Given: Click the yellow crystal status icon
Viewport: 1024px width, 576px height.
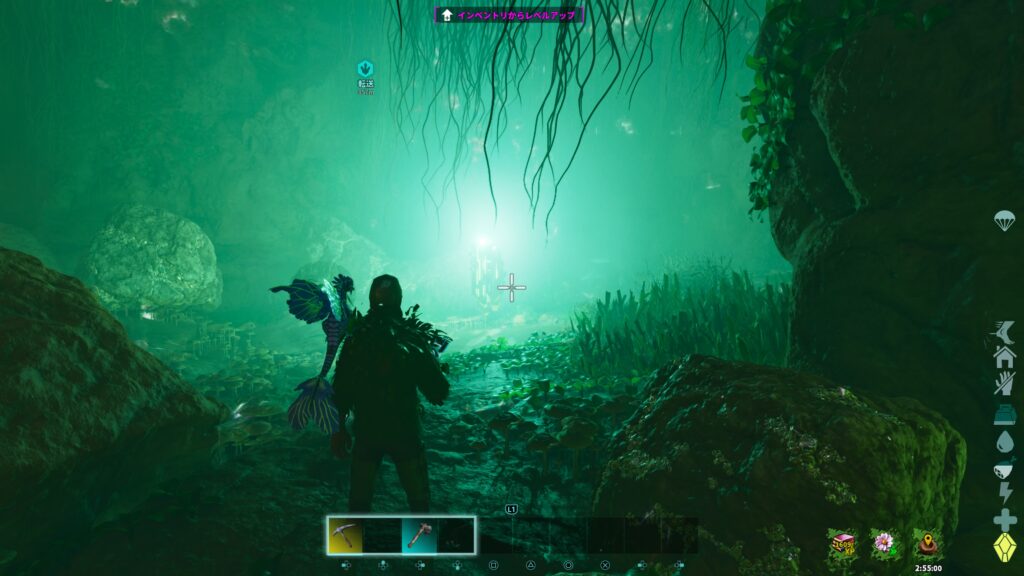Looking at the screenshot, I should coord(1004,548).
